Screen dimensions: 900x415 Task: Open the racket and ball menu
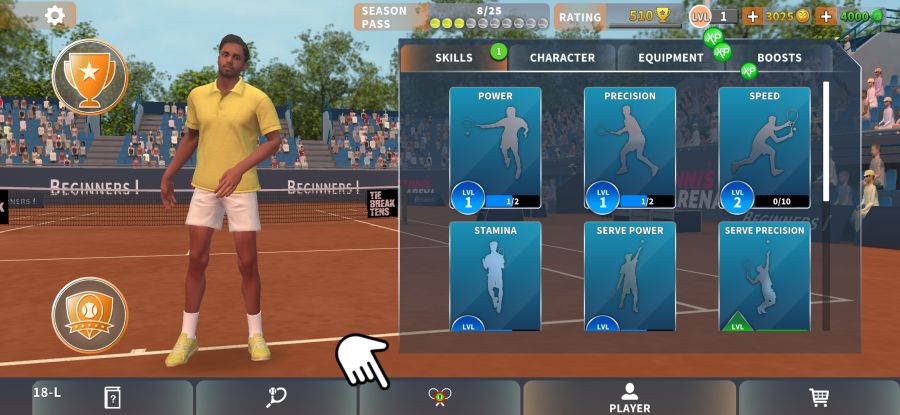pos(276,397)
